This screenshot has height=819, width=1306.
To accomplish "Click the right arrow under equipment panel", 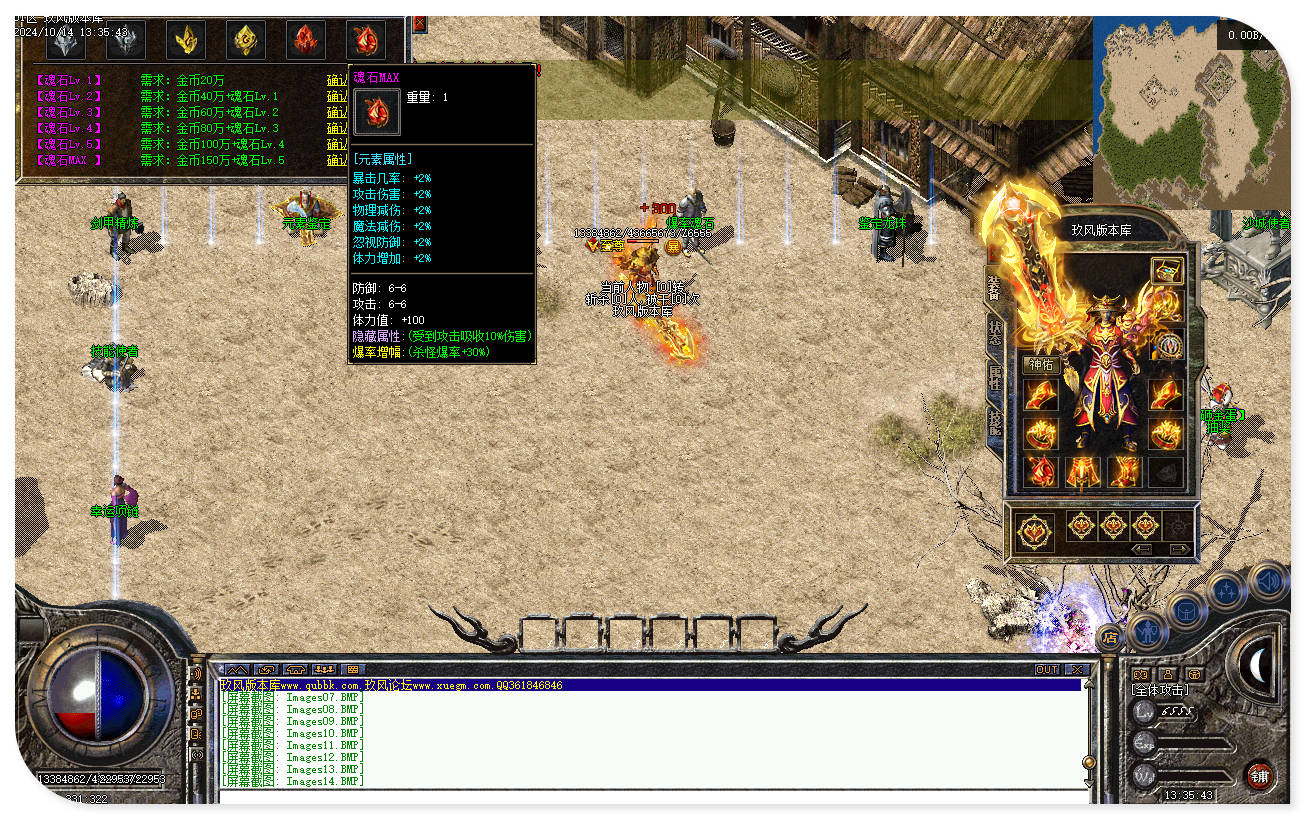I will [x=1180, y=549].
